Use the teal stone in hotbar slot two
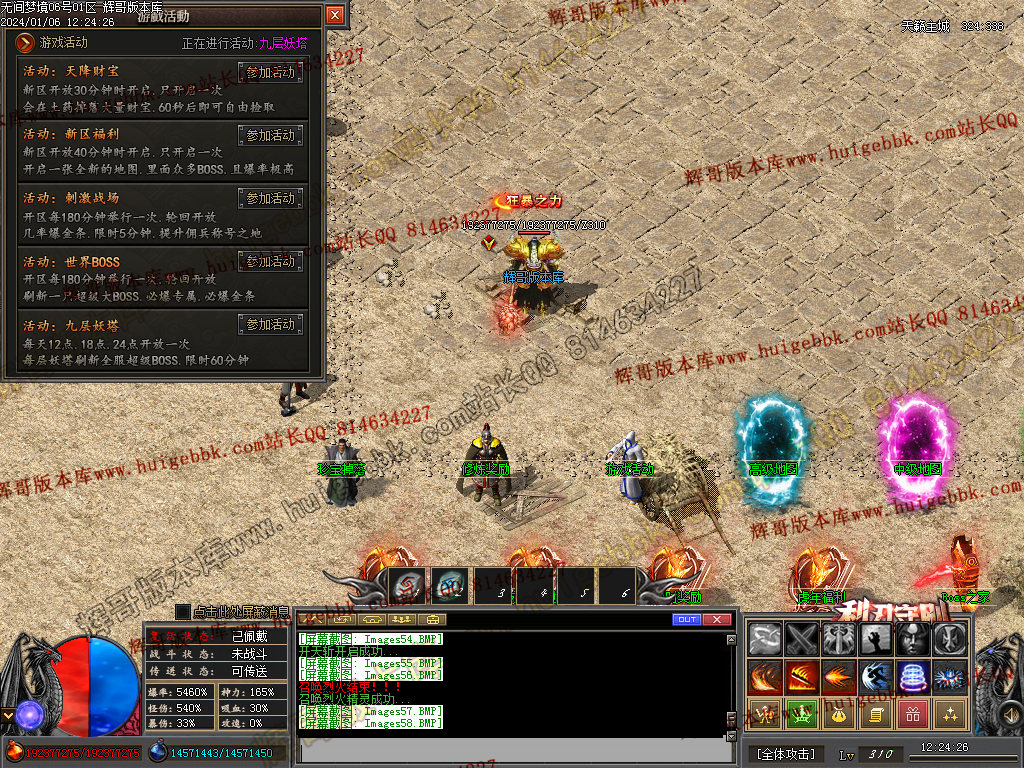 pos(449,586)
